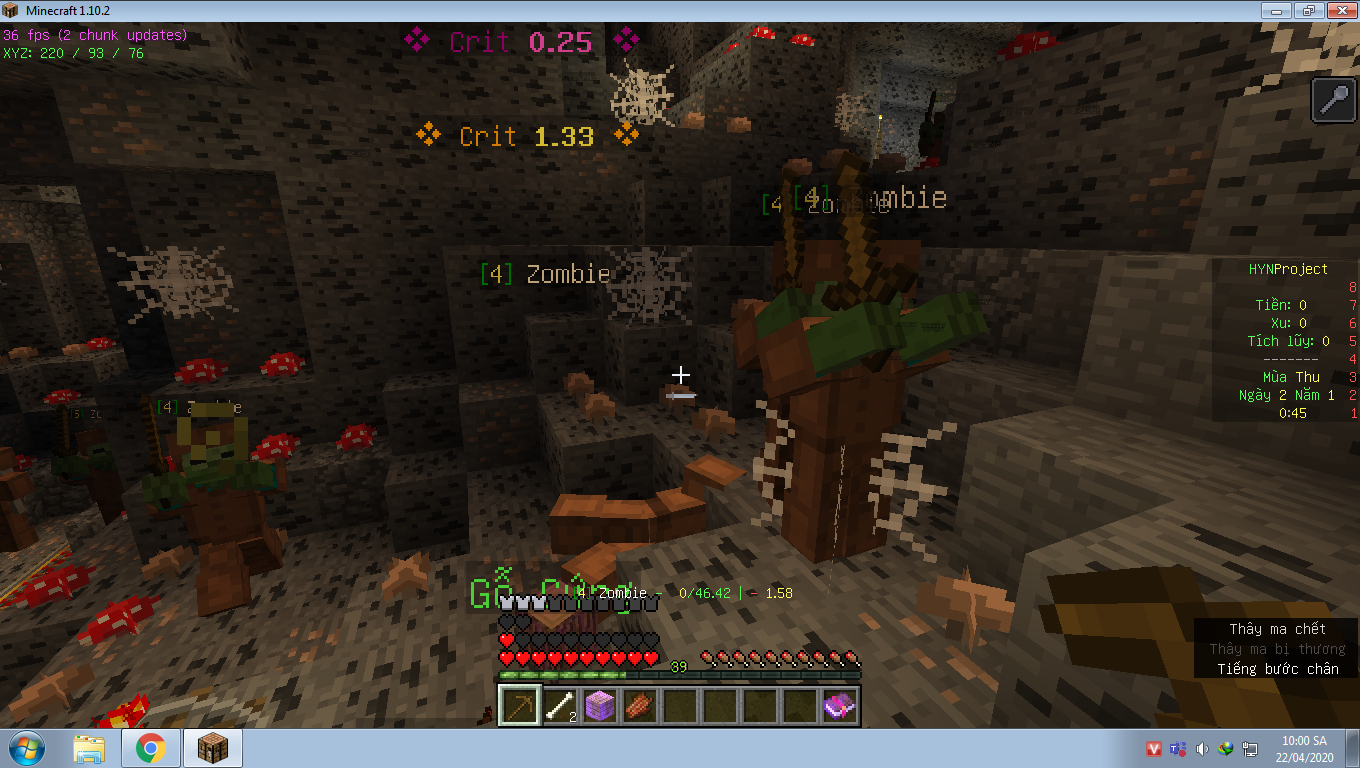The image size is (1360, 768).
Task: Select the purple enchanted book slot
Action: tap(840, 706)
